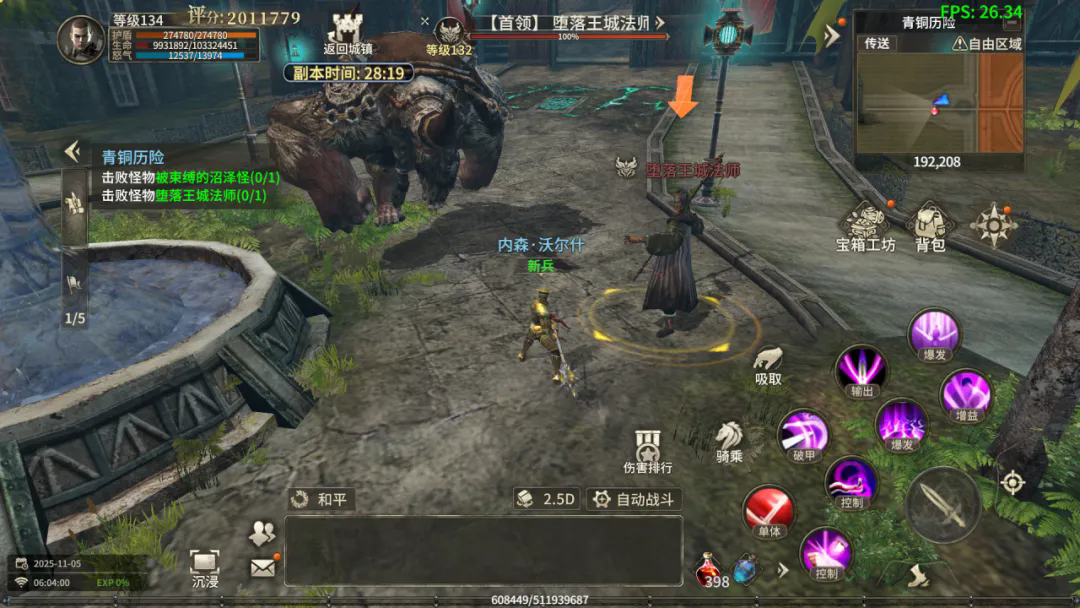Toggle 自动战斗 auto battle
The image size is (1080, 608).
pyautogui.click(x=633, y=499)
